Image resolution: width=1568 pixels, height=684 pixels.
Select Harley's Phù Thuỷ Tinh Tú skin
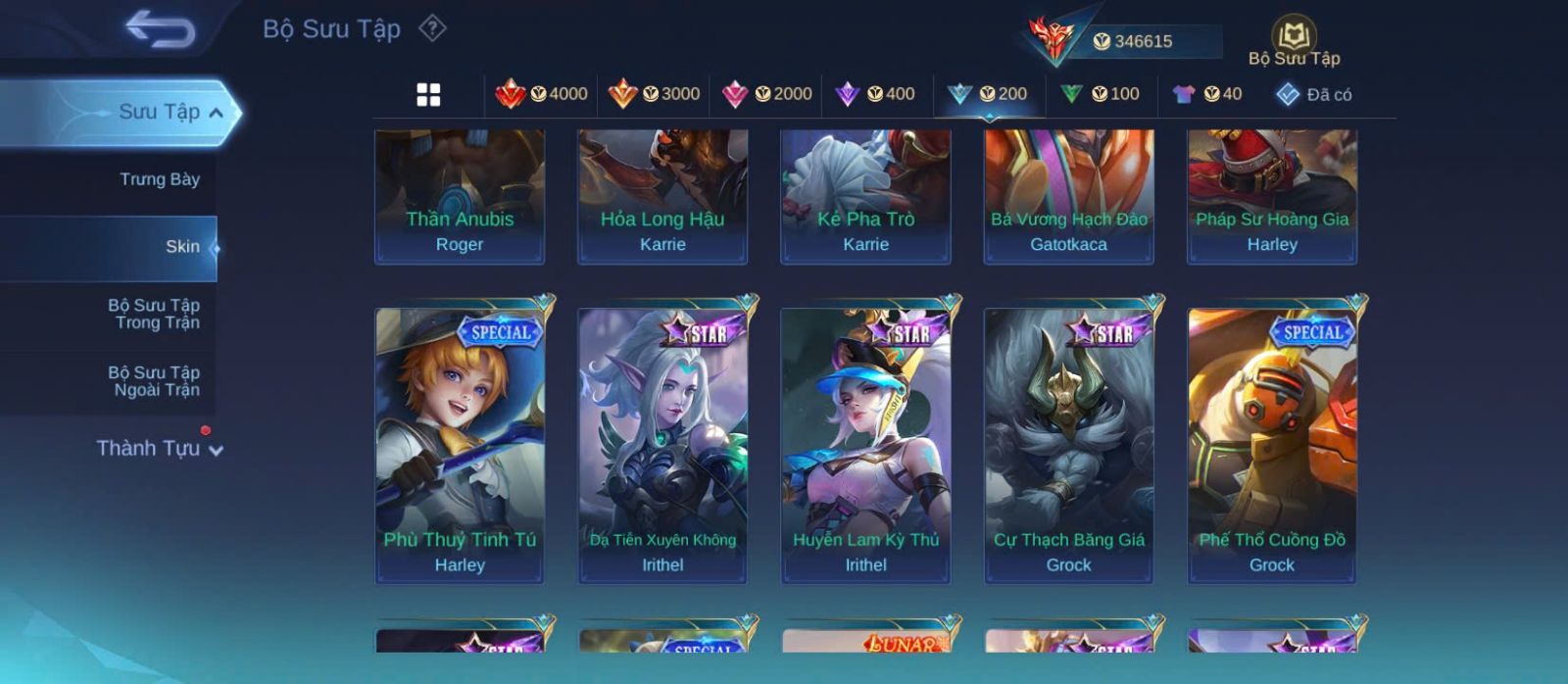coord(460,446)
